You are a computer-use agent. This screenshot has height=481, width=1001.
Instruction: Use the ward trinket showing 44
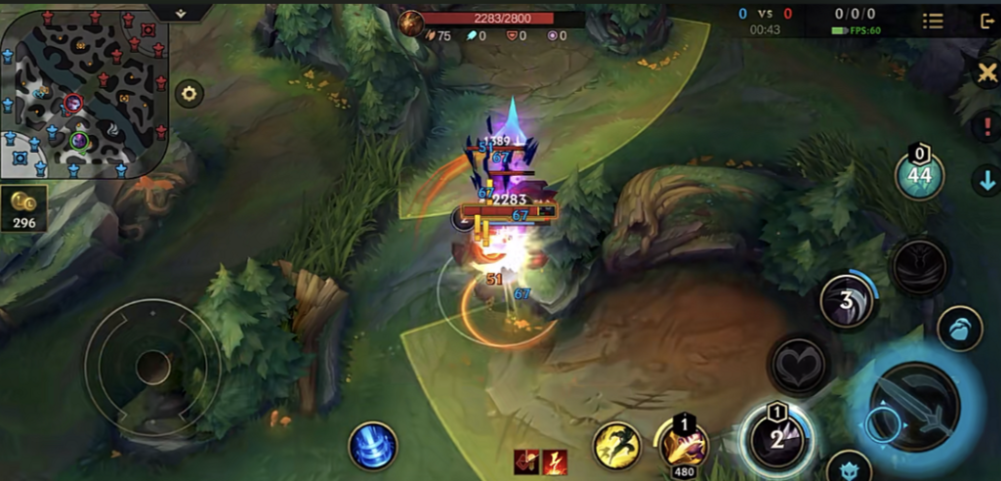click(920, 176)
